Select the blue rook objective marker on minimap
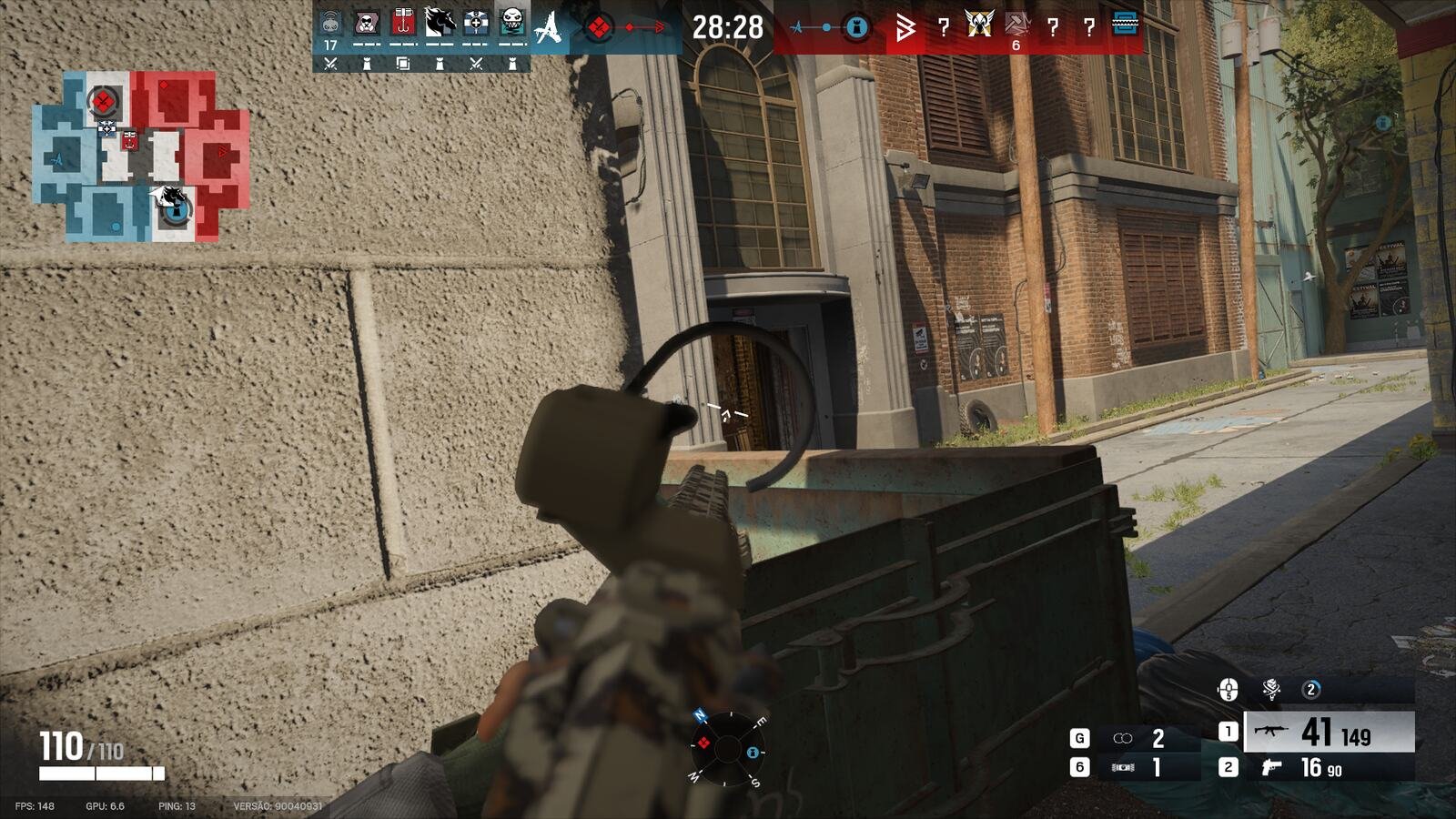The height and width of the screenshot is (819, 1456). [177, 211]
